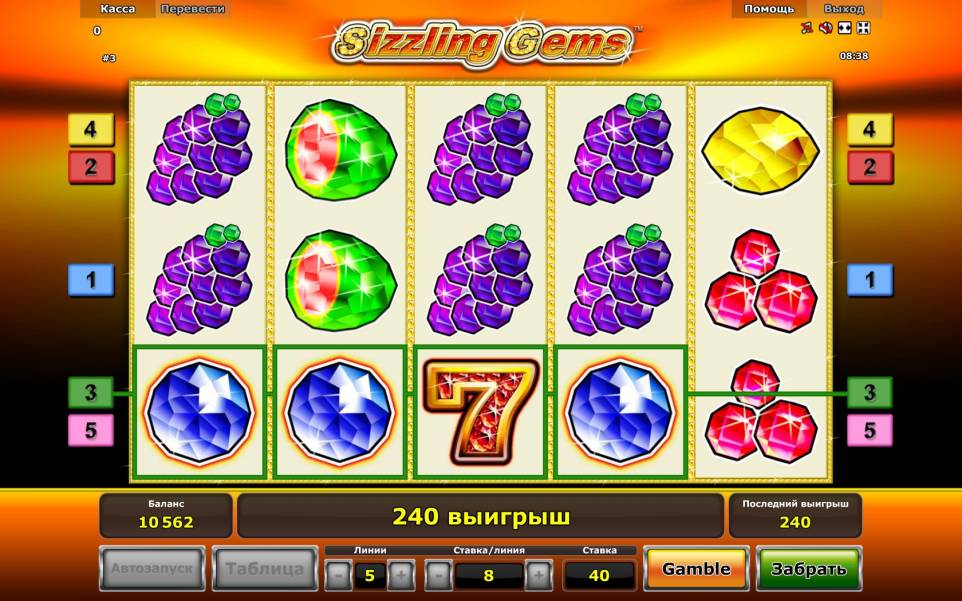
Task: Open the Таблица paytable
Action: pyautogui.click(x=264, y=569)
